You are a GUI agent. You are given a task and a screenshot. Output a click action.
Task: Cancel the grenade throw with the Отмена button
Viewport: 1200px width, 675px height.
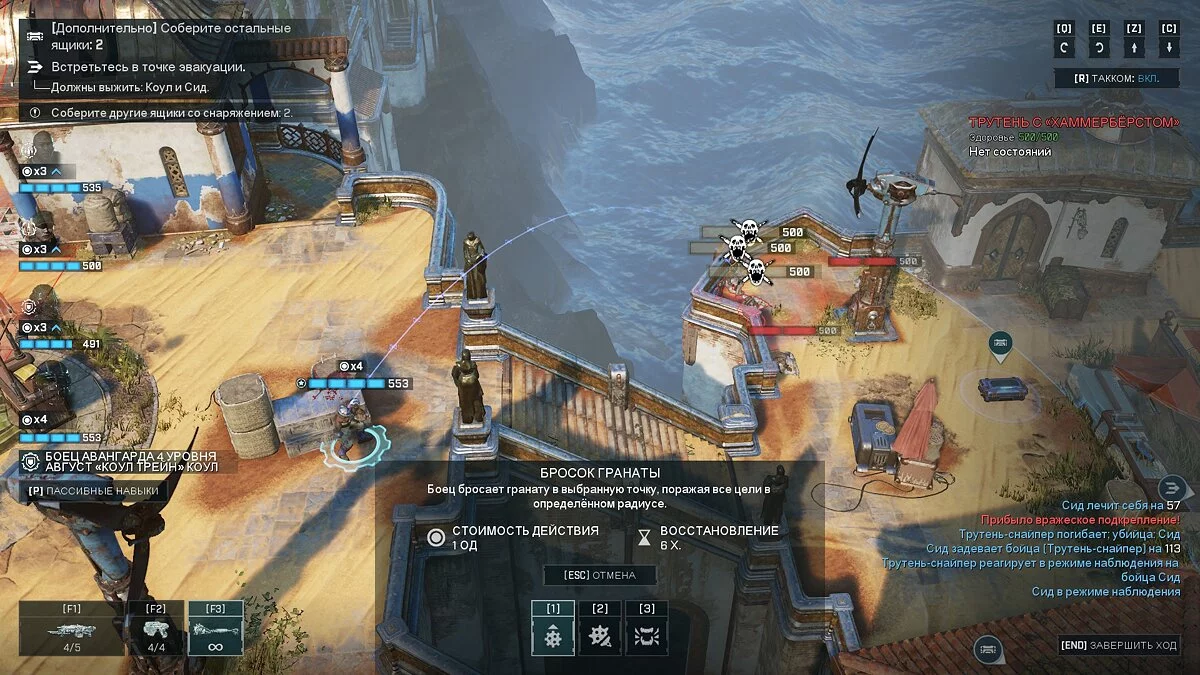tap(600, 575)
